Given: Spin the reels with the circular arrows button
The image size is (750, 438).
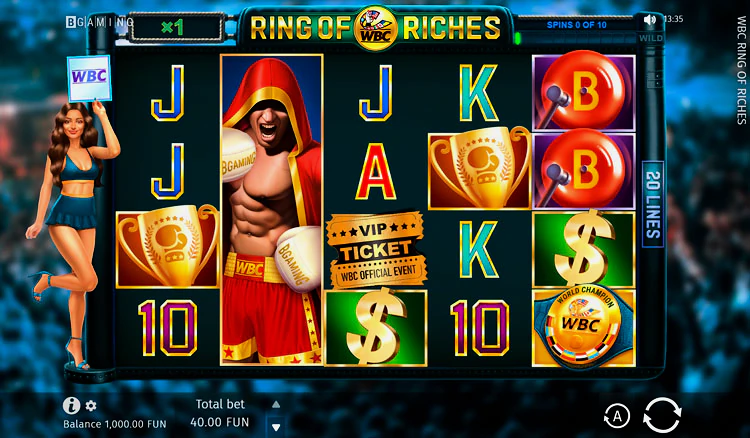Looking at the screenshot, I should [661, 414].
